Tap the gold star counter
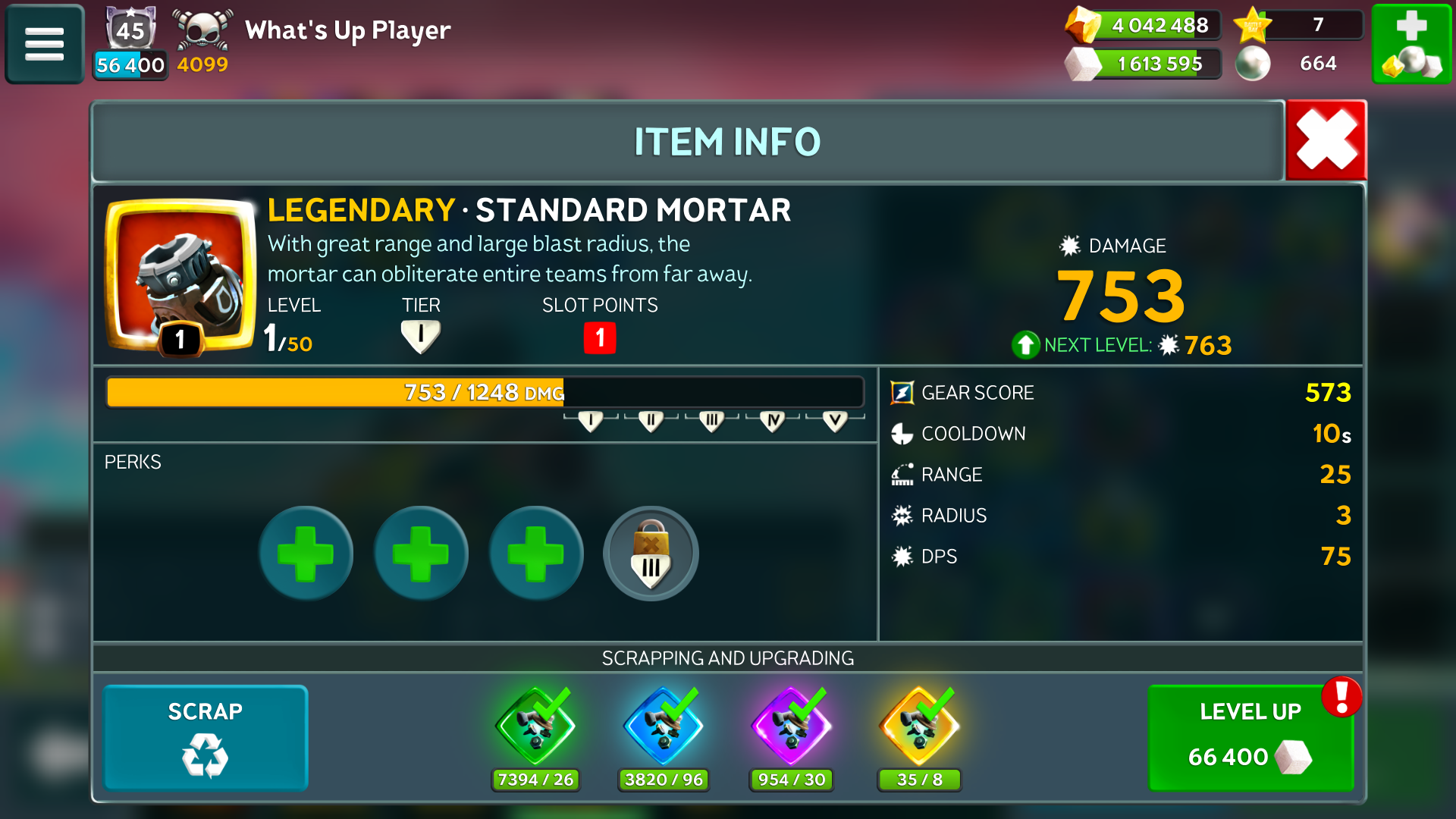Image resolution: width=1456 pixels, height=819 pixels. pos(1297,25)
